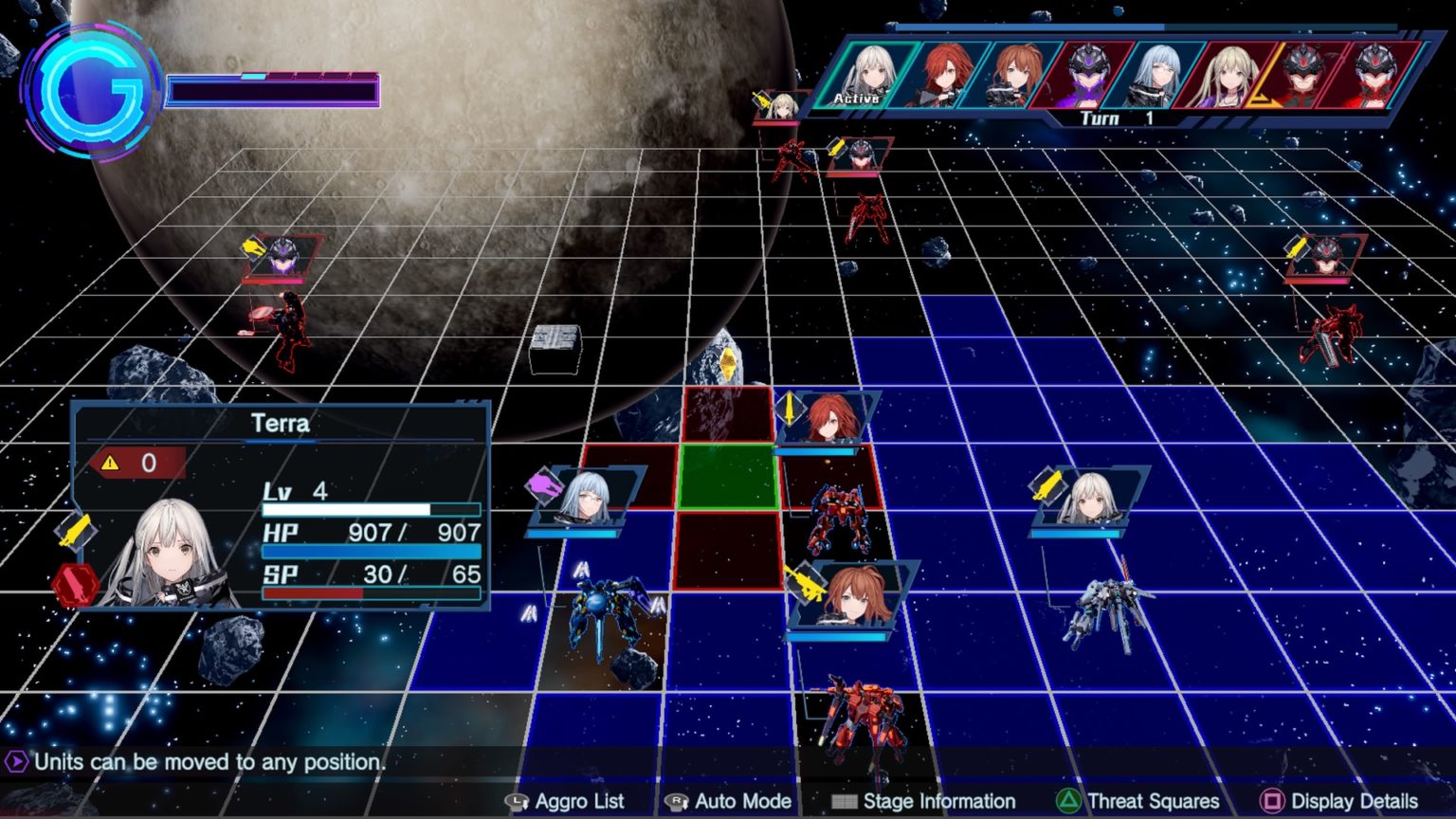Select Terra's Active portrait in the turn order

(866, 74)
